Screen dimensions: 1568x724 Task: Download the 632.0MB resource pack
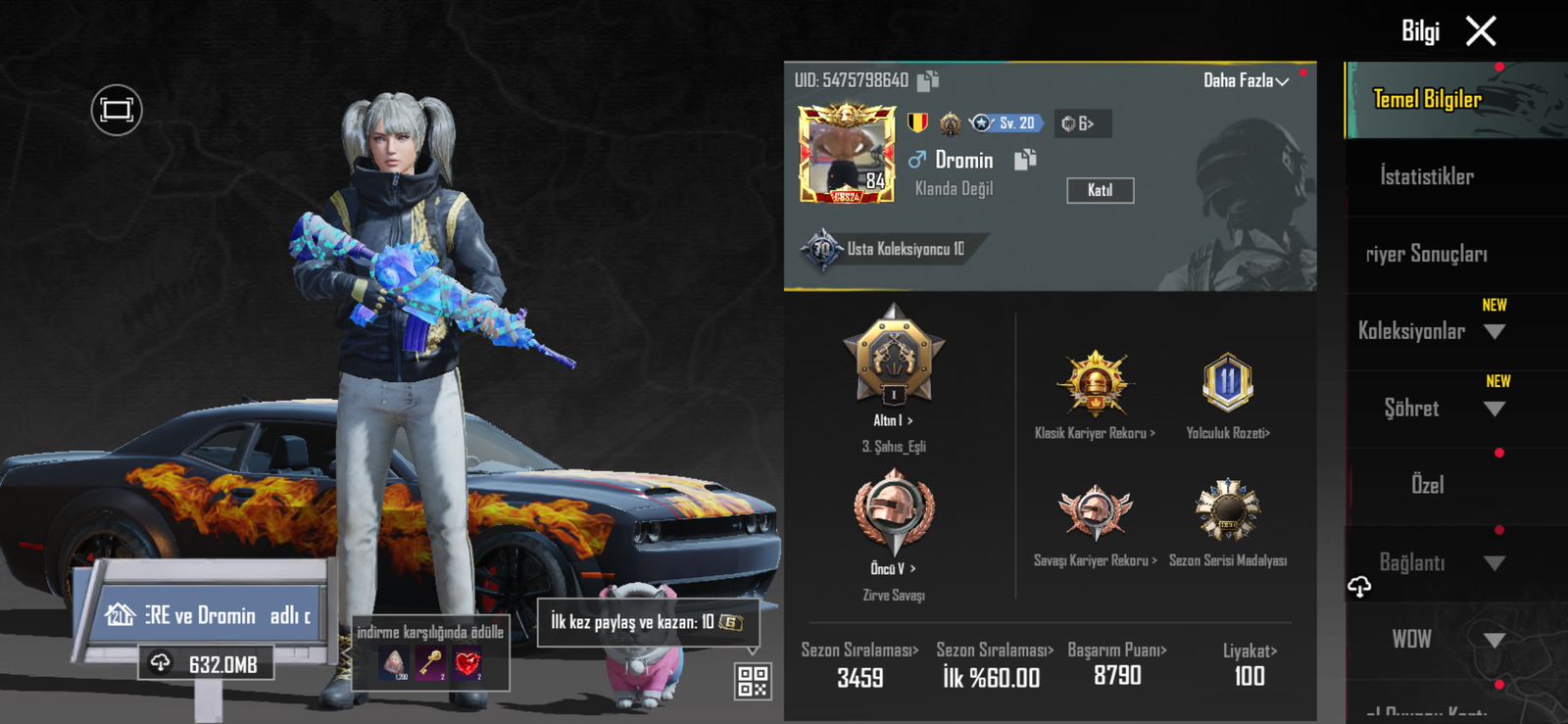[x=206, y=664]
